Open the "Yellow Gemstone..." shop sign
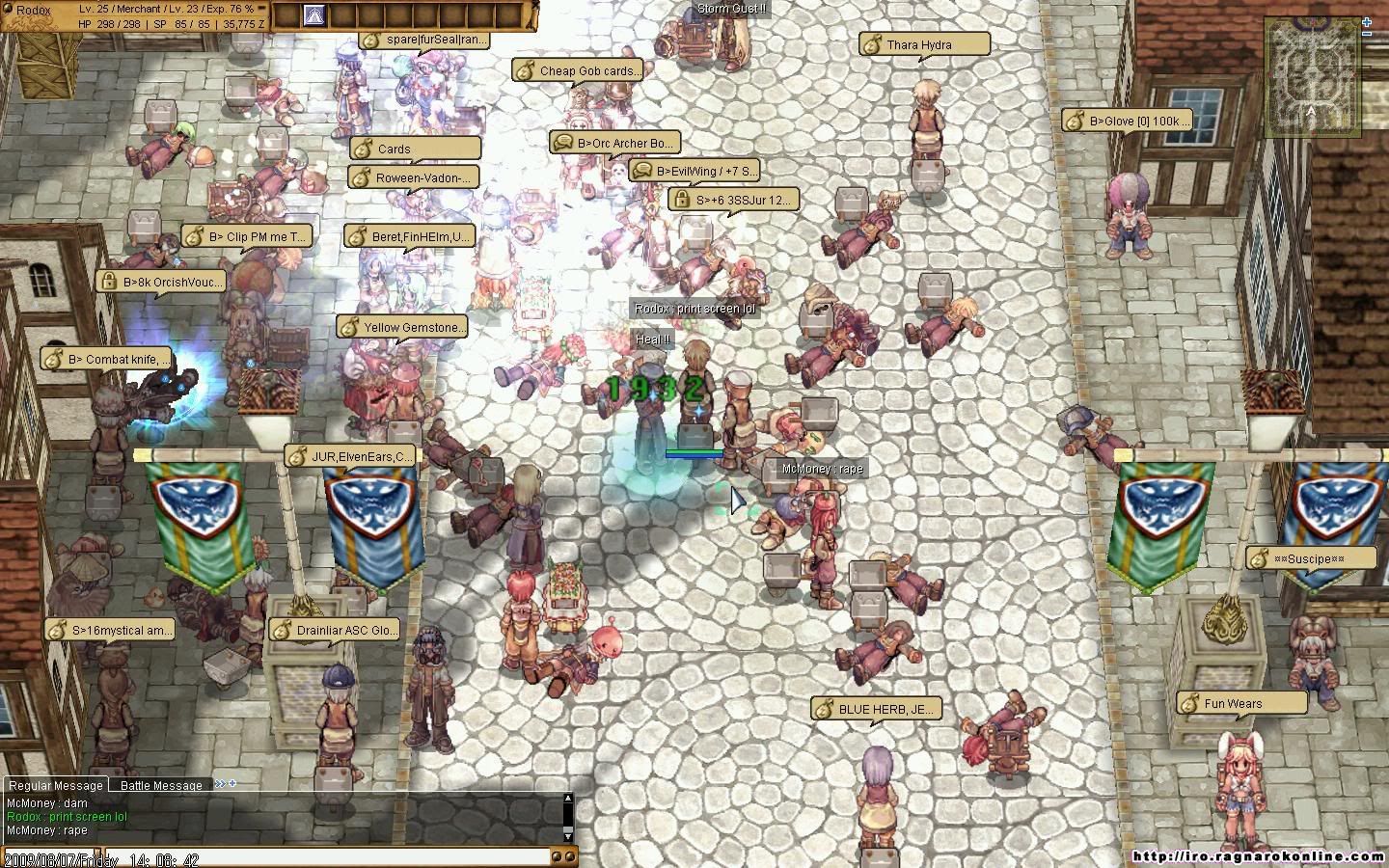Image resolution: width=1389 pixels, height=868 pixels. (402, 328)
